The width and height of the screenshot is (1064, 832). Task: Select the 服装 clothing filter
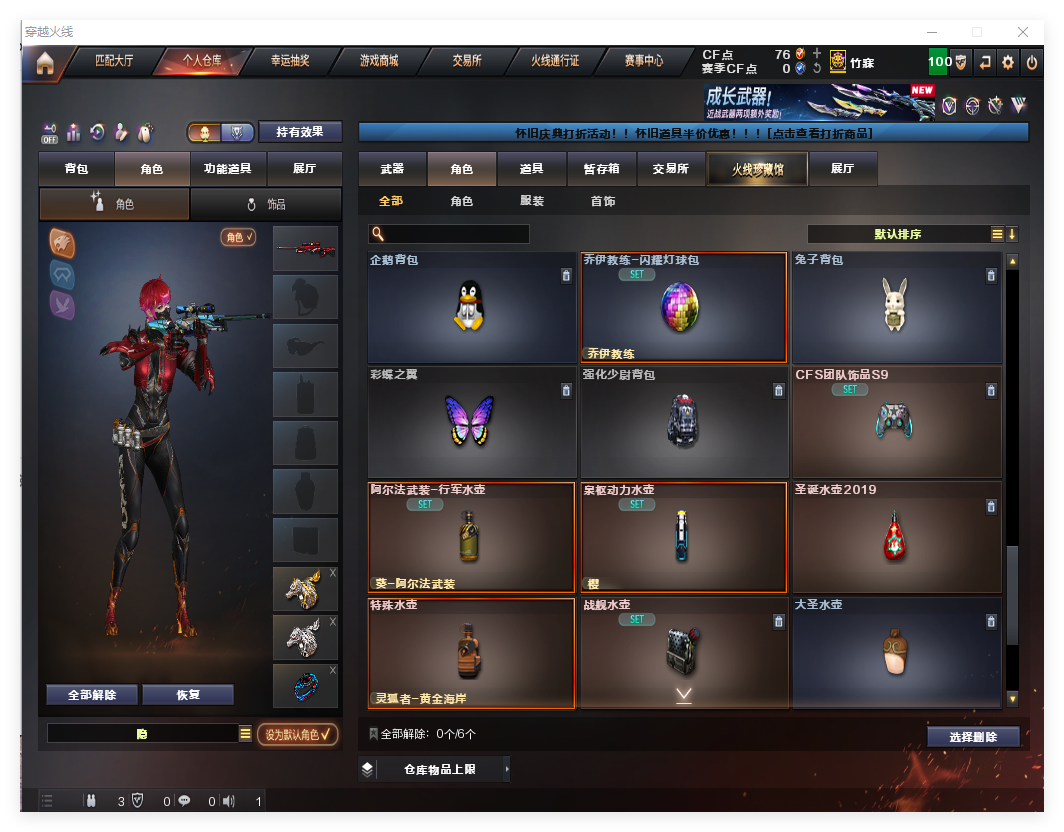click(532, 201)
